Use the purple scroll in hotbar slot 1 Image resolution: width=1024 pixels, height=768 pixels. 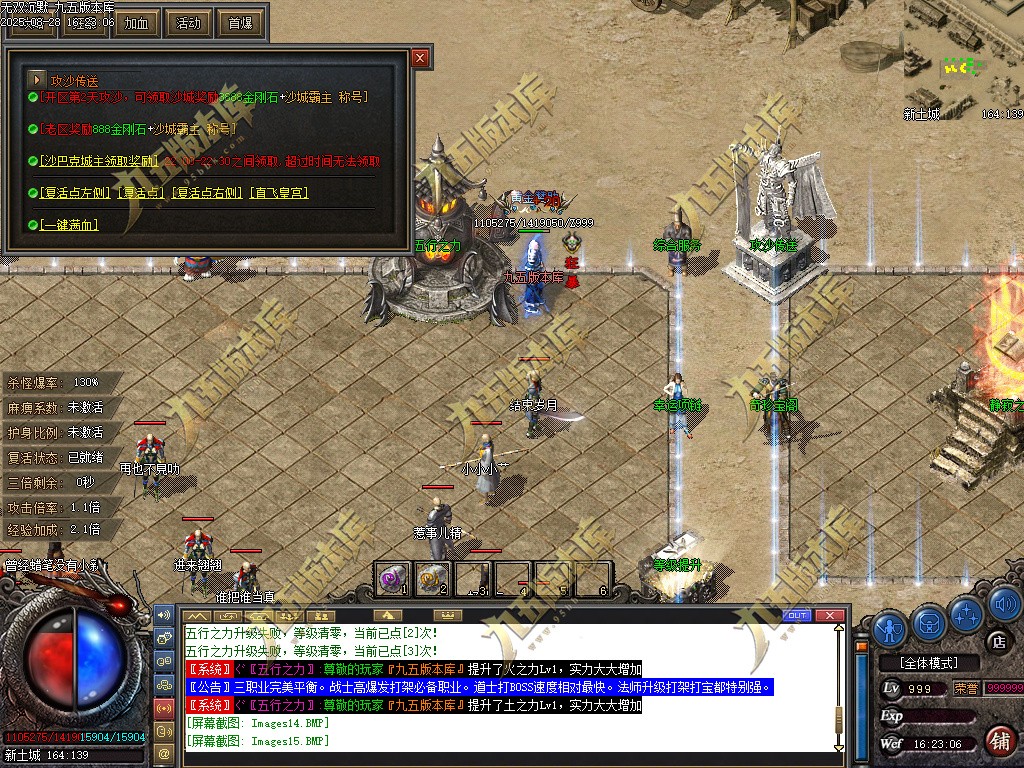pos(392,578)
